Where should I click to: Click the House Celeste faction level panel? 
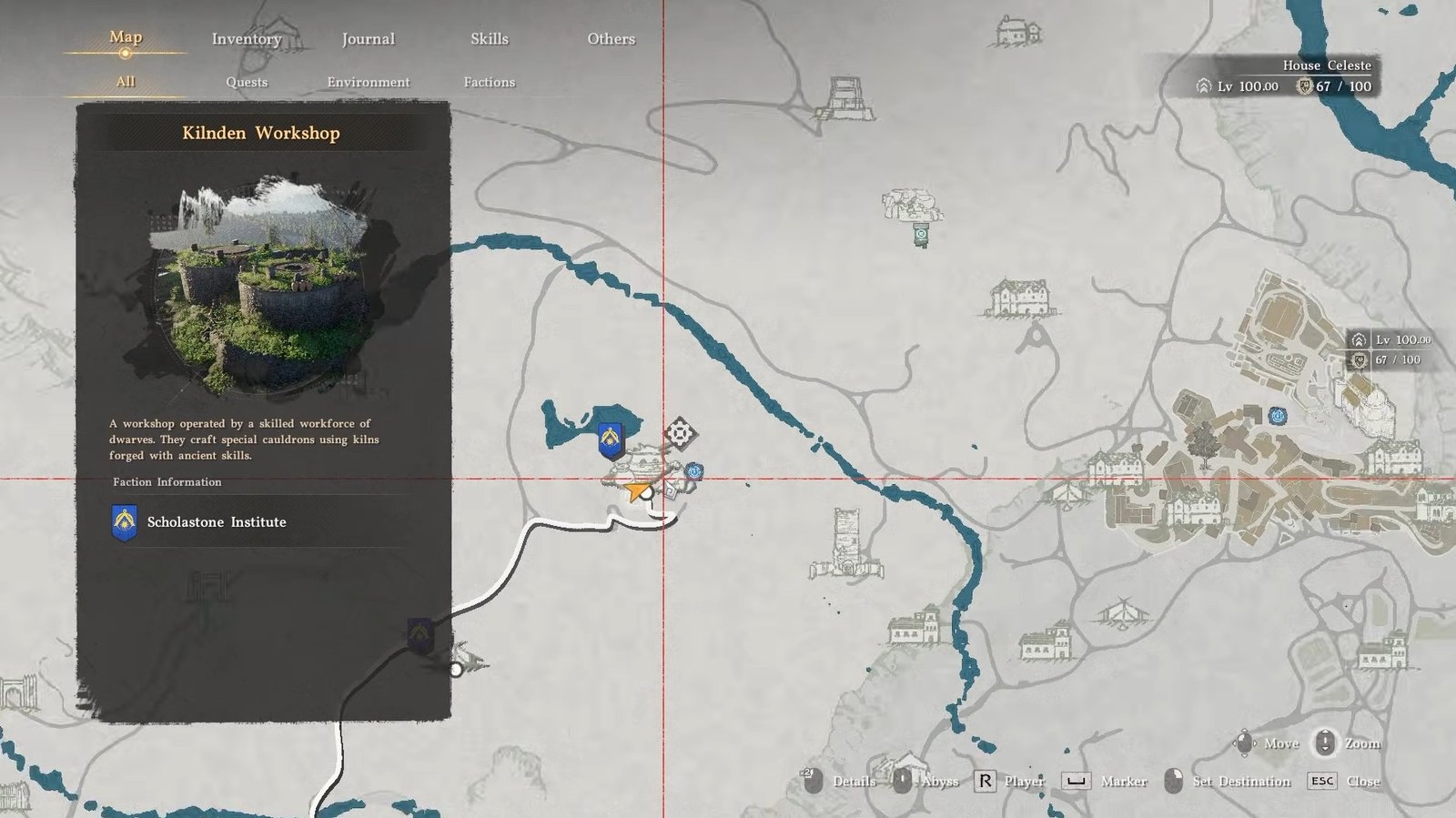(1285, 77)
